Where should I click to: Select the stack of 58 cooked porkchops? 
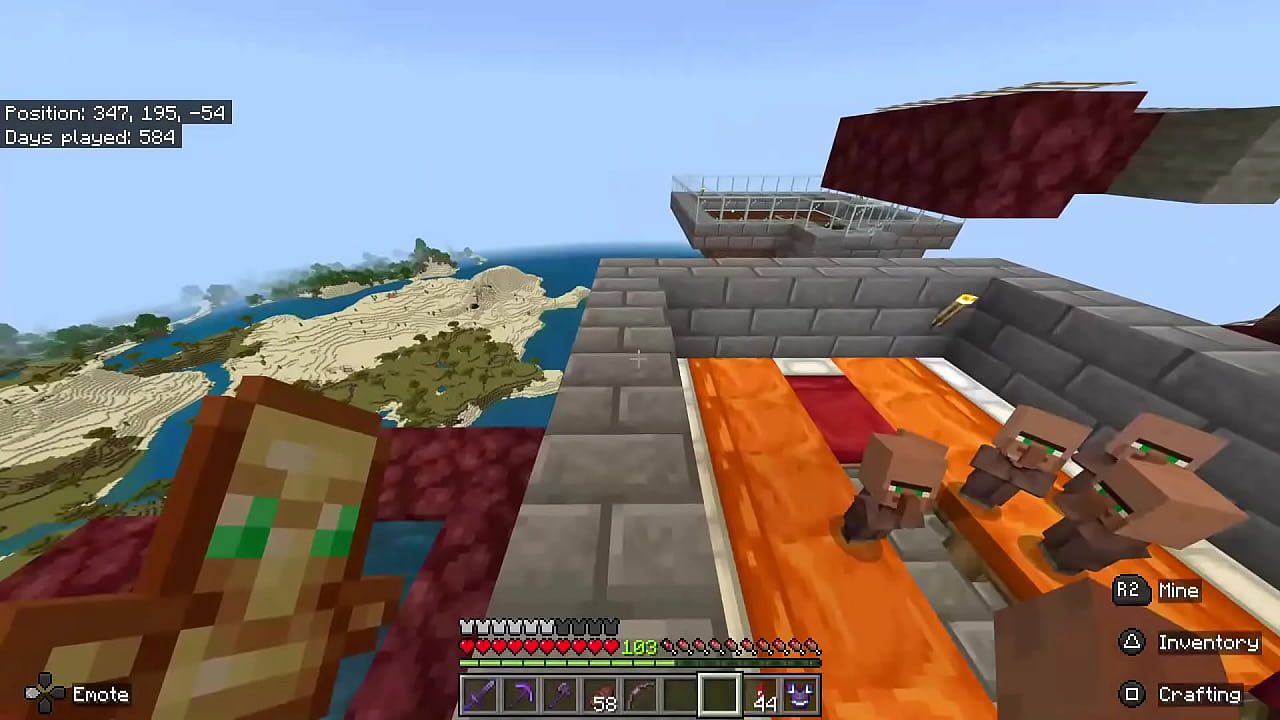[x=600, y=695]
